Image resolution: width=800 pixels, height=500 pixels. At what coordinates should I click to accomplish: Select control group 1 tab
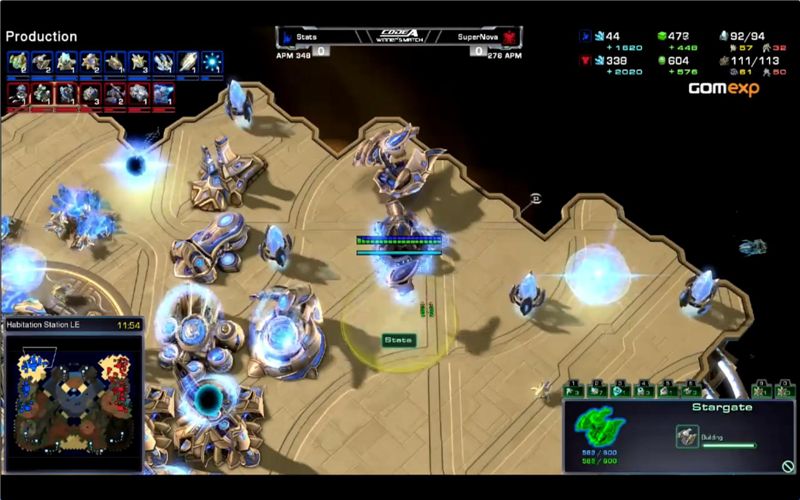point(573,390)
